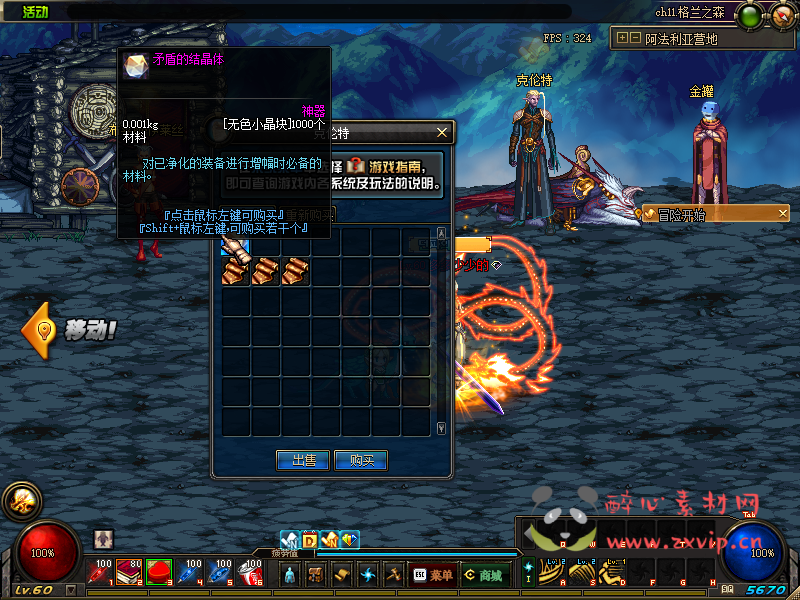The height and width of the screenshot is (600, 800).
Task: Expand minimap with the plus button
Action: pos(622,38)
